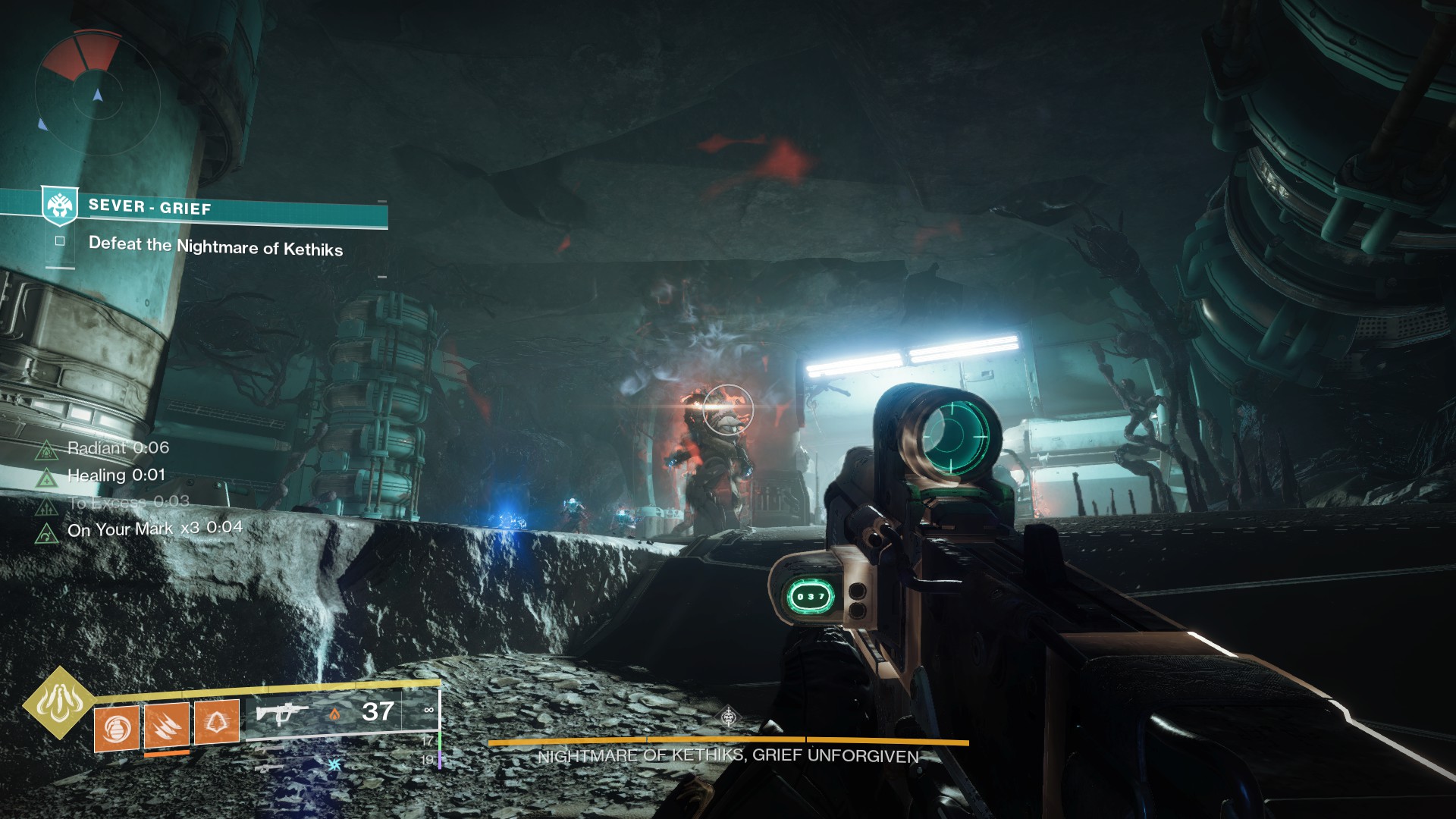Select the Healing buff icon
This screenshot has height=819, width=1456.
[x=47, y=477]
